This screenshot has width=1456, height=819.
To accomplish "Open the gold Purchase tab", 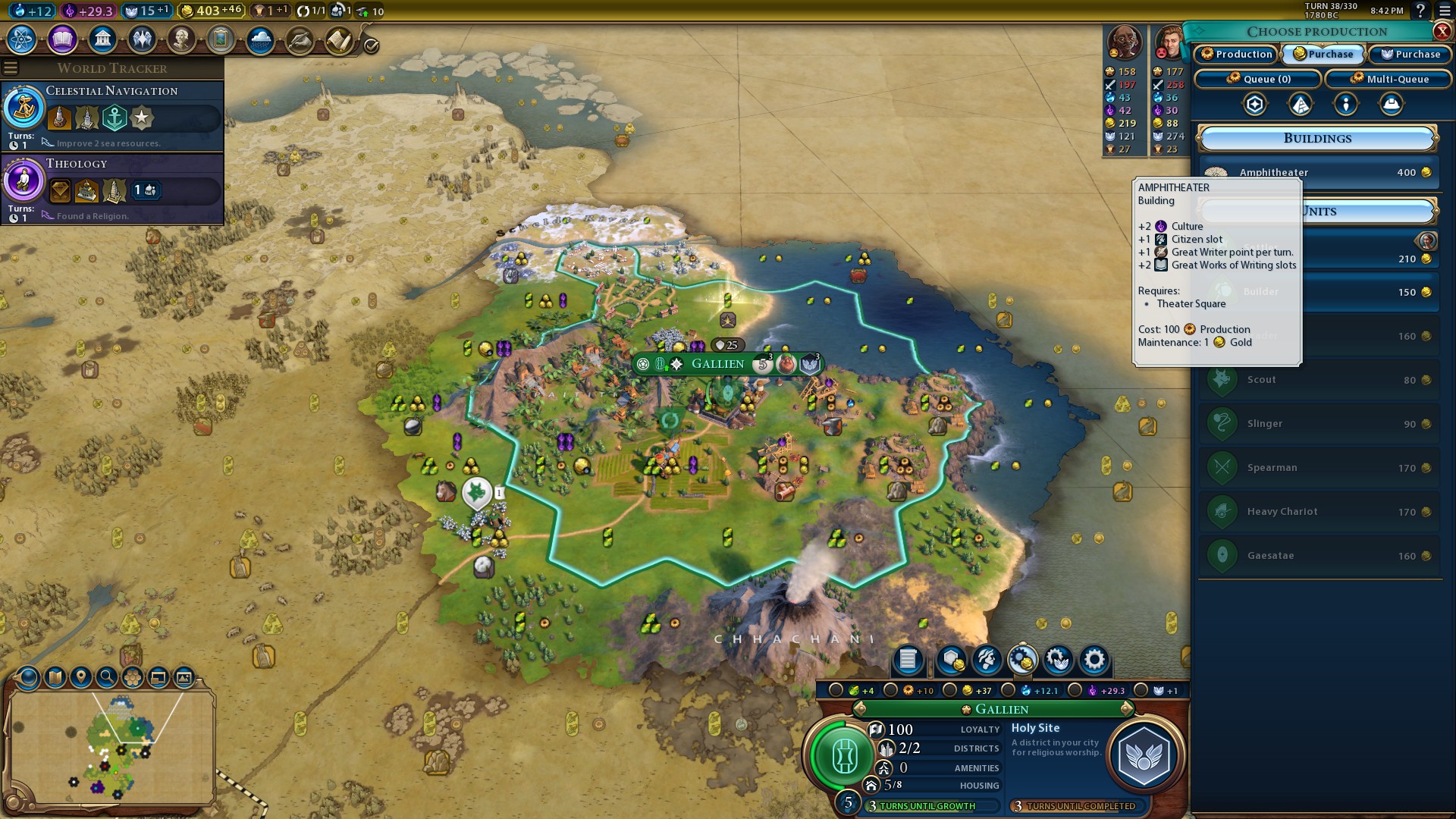I will point(1323,55).
